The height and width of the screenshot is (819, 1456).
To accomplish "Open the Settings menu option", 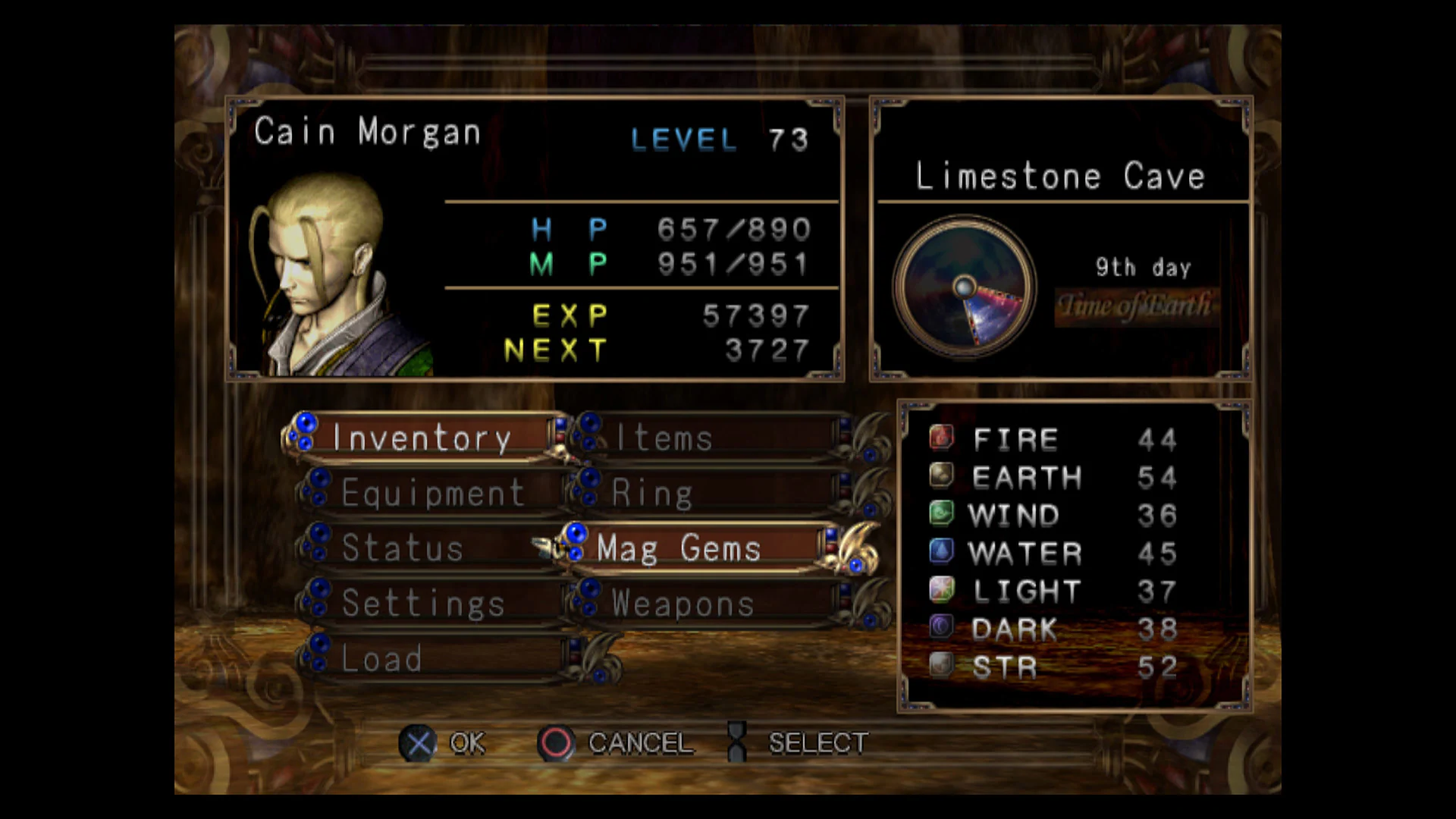I will click(x=422, y=603).
